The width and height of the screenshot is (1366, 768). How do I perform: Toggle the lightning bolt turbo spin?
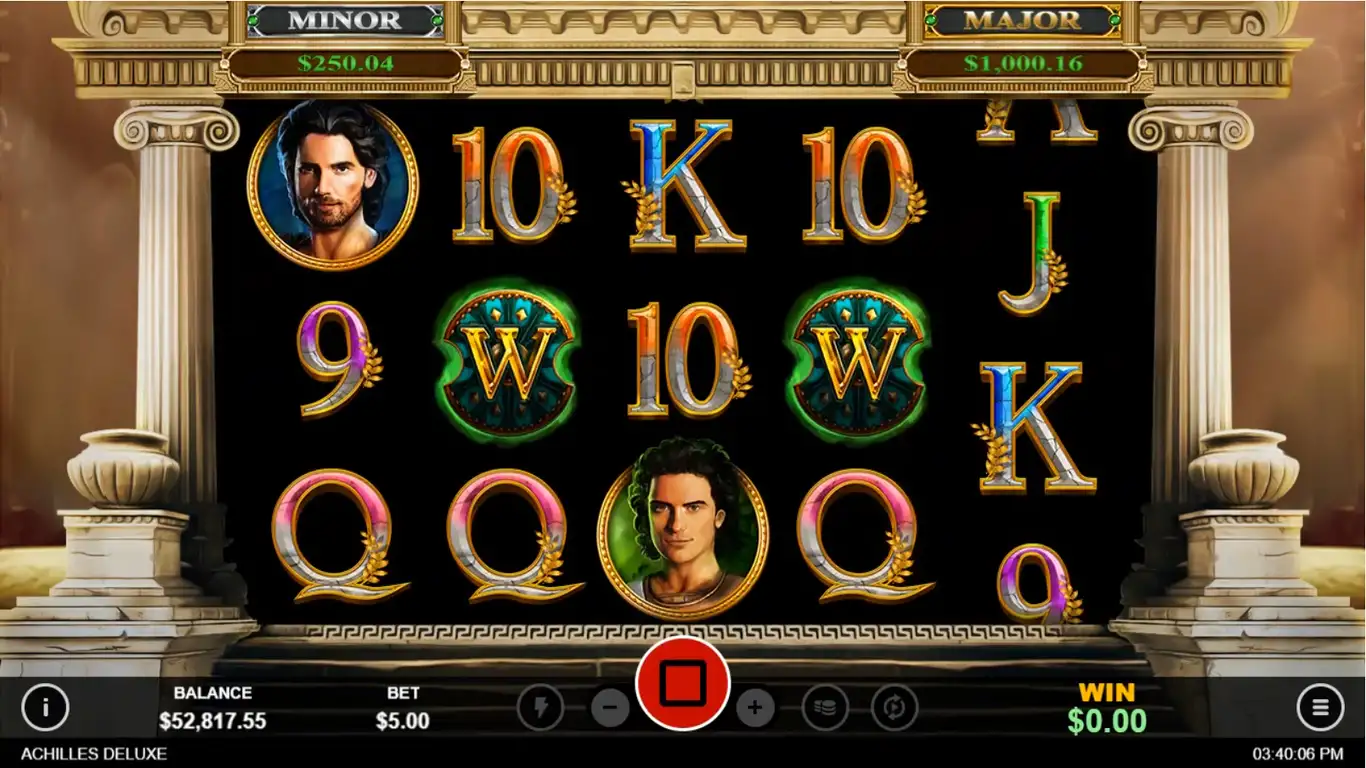click(x=541, y=708)
